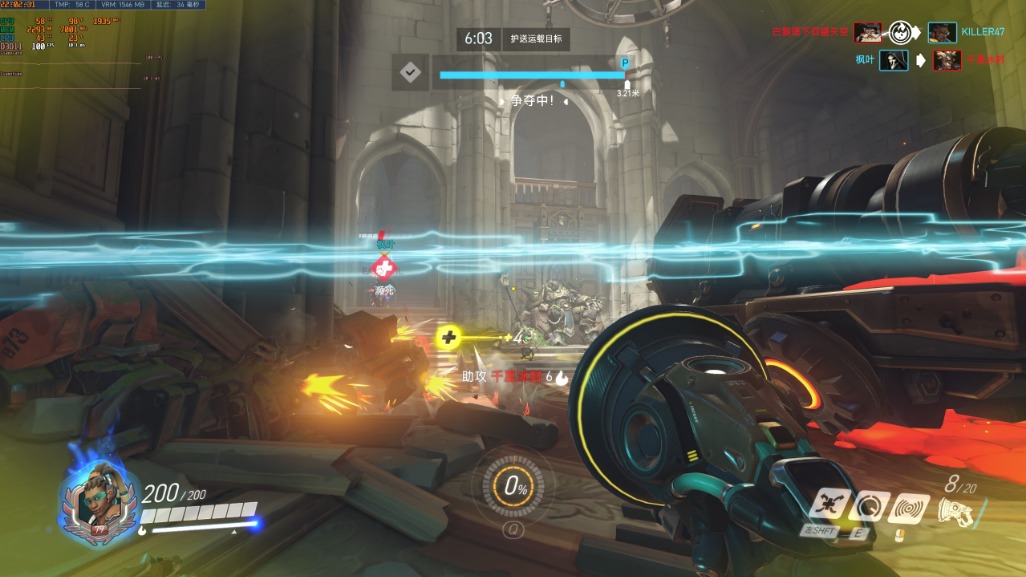Click the Junkrat portrait in kill feed
Image resolution: width=1026 pixels, height=577 pixels.
(947, 61)
